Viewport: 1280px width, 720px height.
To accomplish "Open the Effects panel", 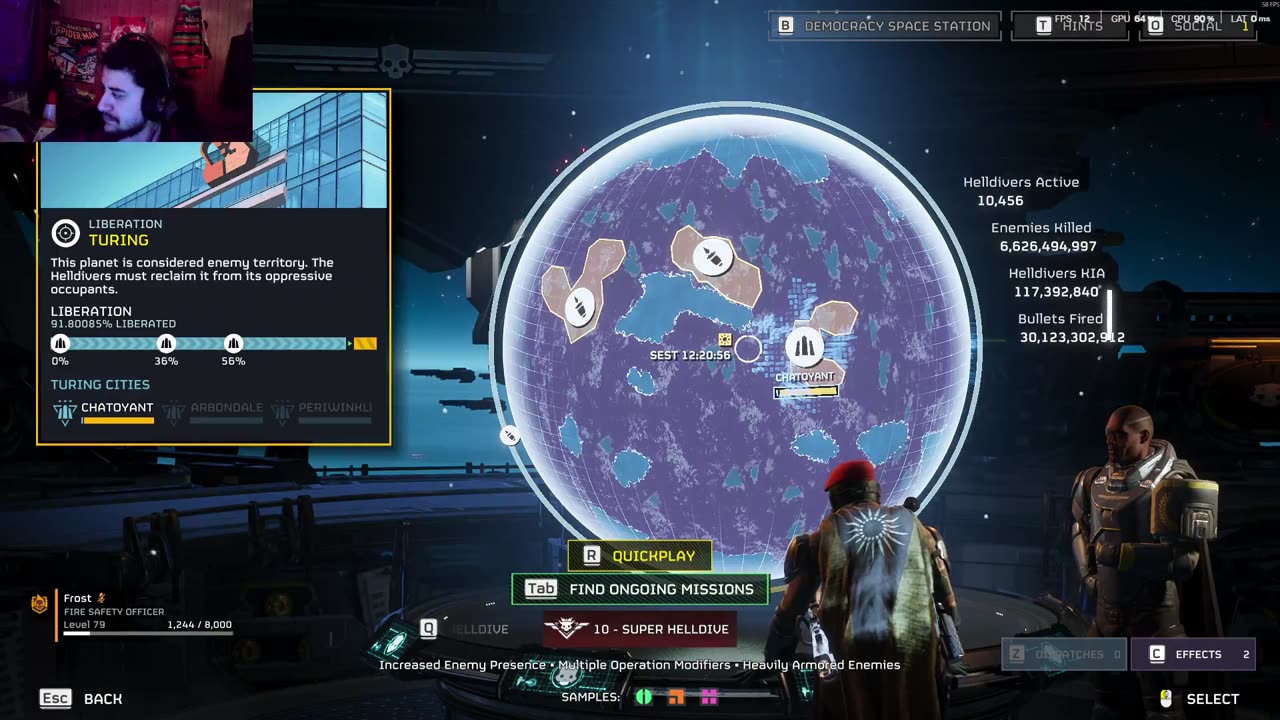I will (x=1197, y=654).
